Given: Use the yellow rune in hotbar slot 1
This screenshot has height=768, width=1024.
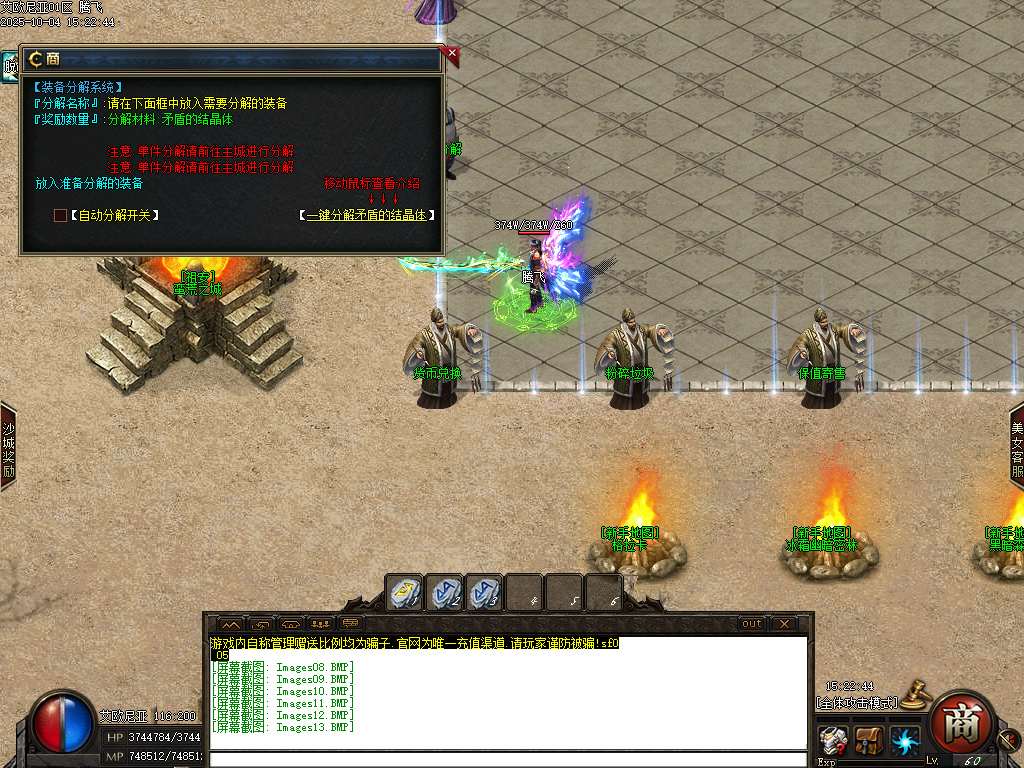Looking at the screenshot, I should pos(405,592).
